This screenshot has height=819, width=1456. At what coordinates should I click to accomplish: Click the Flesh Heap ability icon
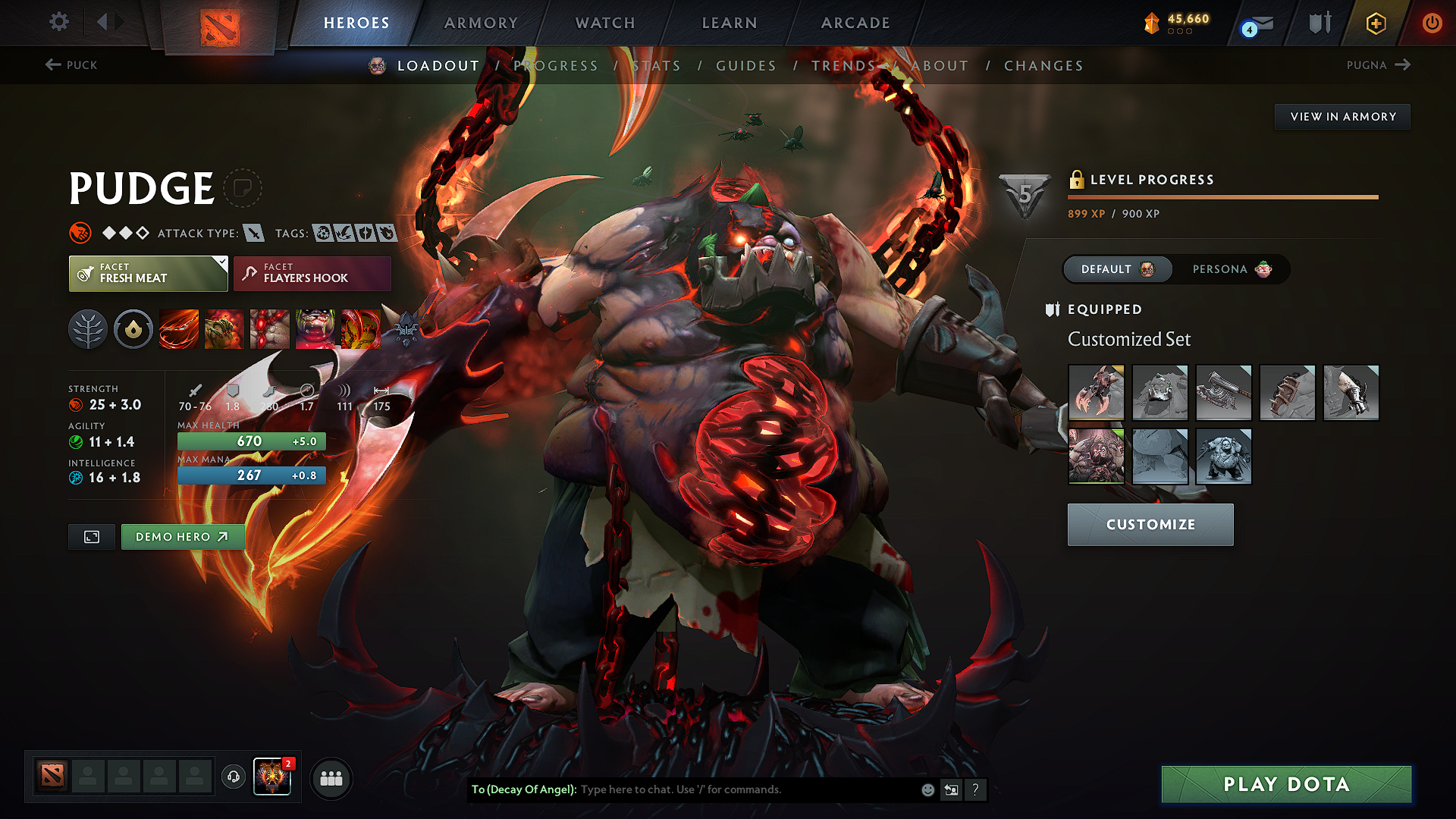click(269, 329)
